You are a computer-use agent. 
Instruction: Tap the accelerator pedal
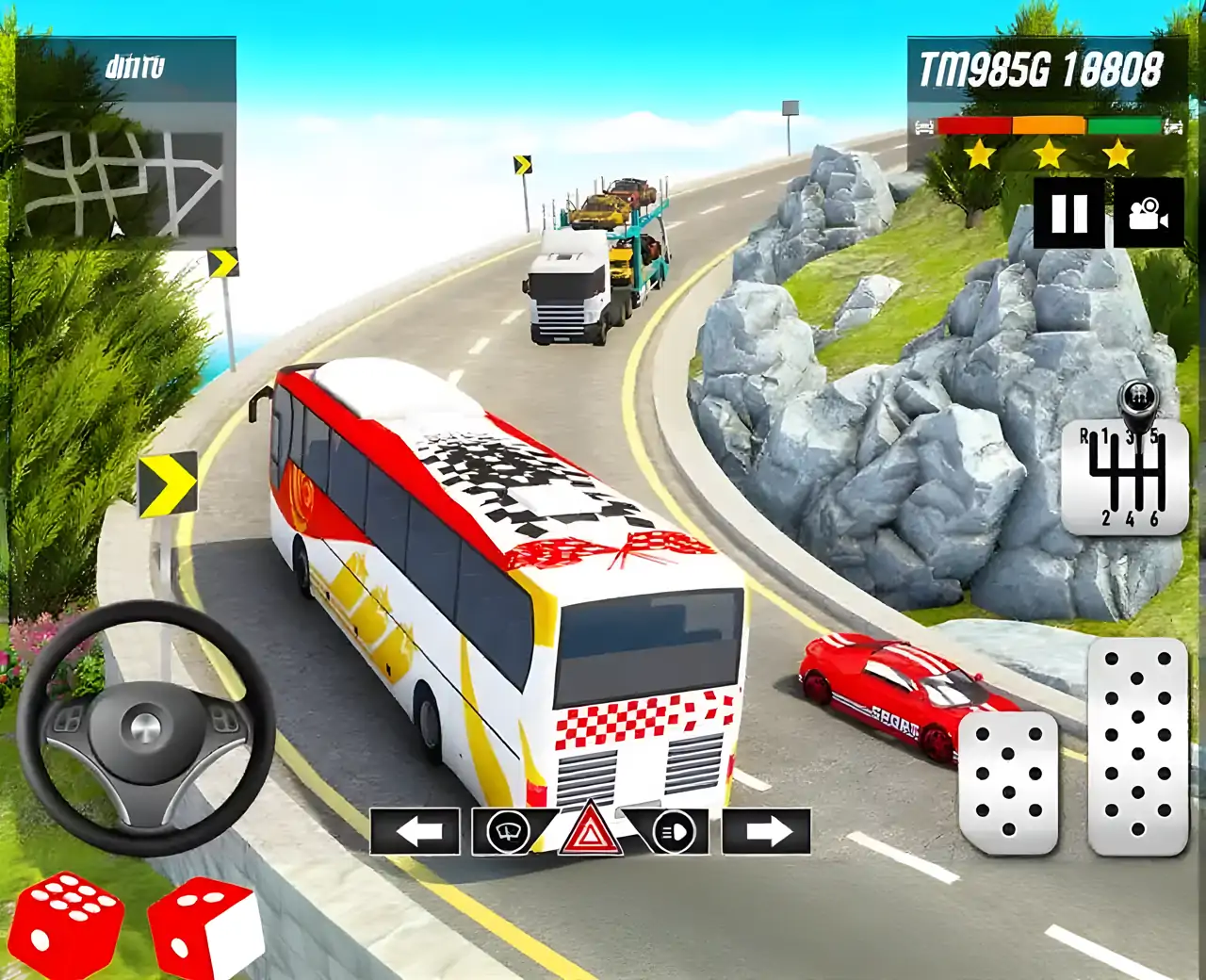1137,746
